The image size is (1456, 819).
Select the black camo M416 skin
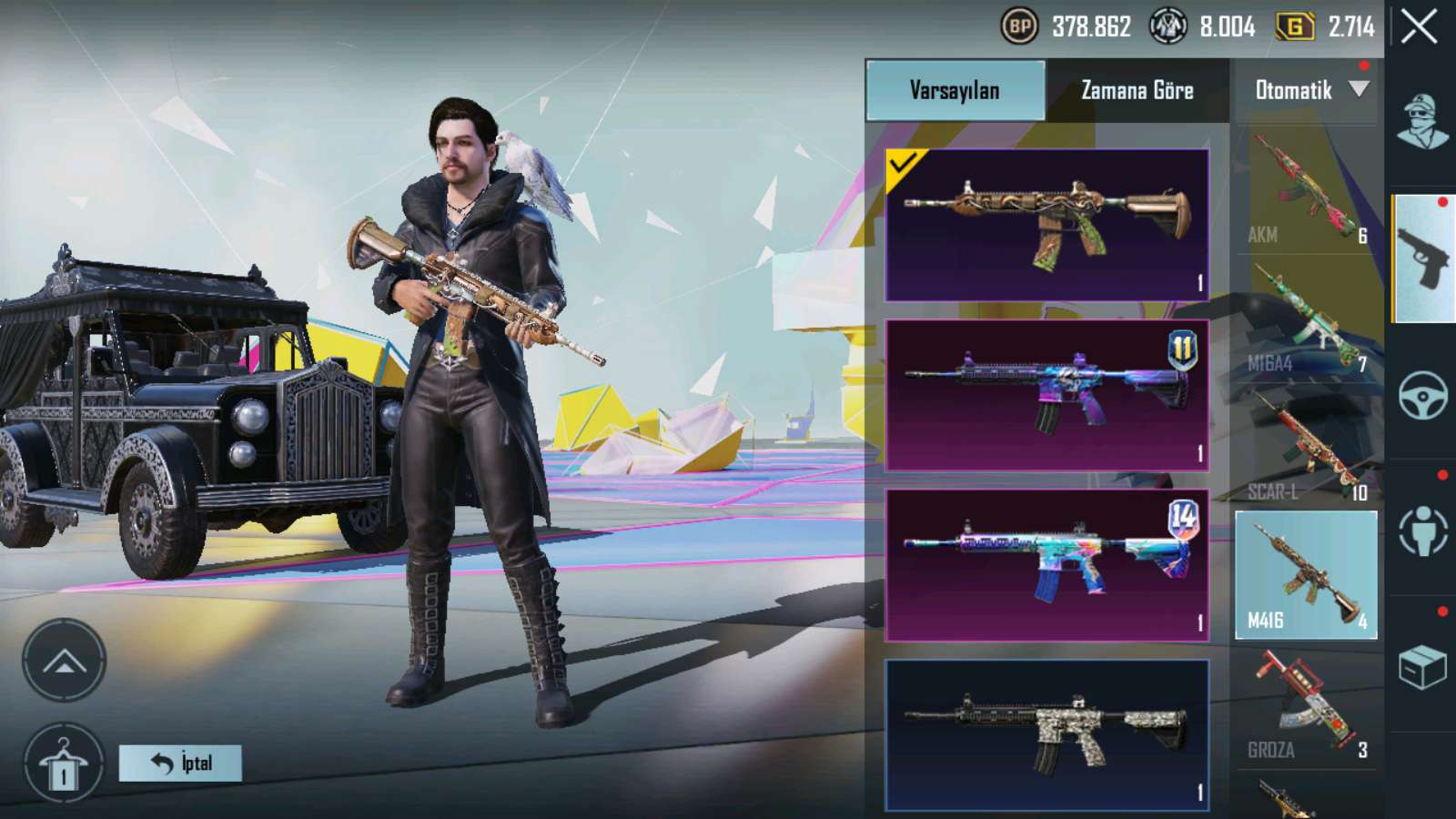1046,734
